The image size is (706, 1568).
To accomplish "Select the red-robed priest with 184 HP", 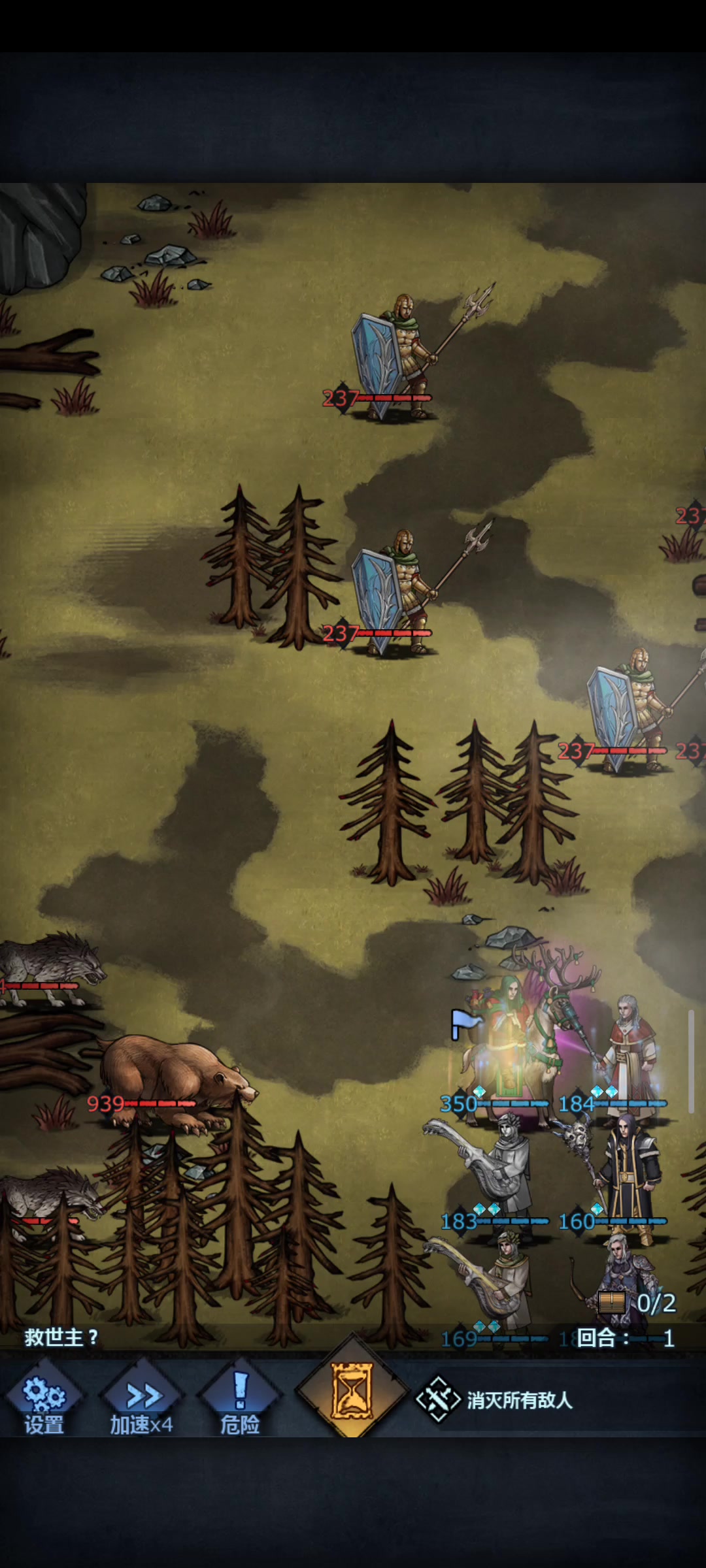I will (x=628, y=1052).
